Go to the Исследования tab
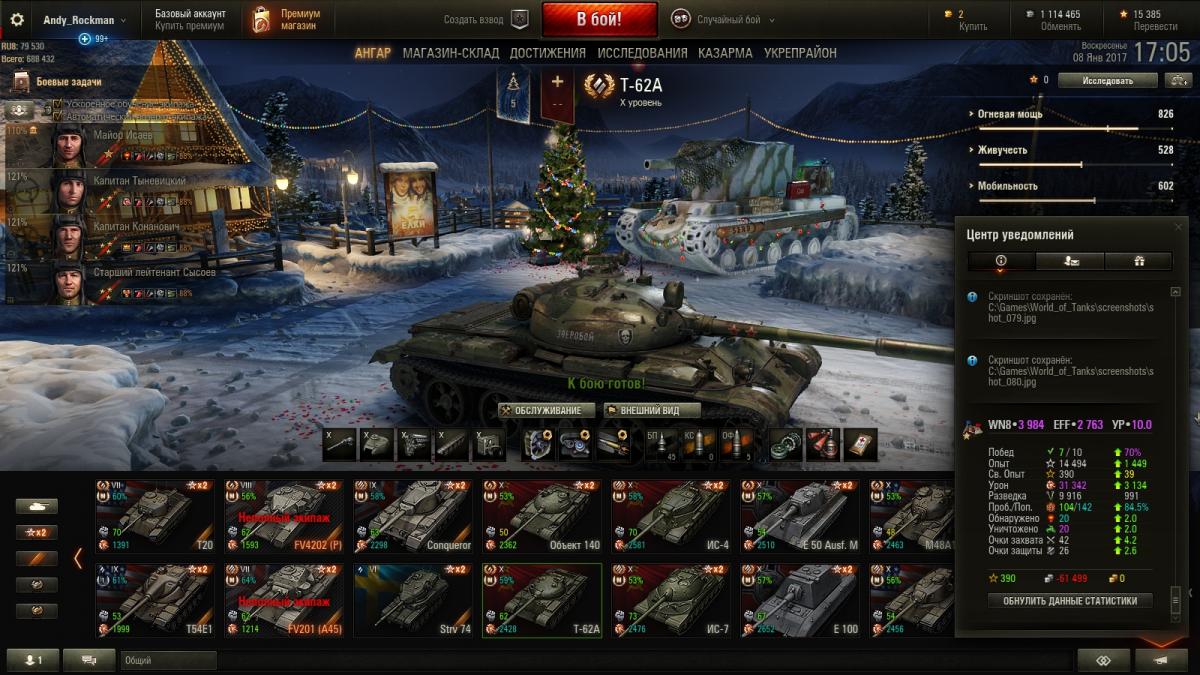1200x675 pixels. click(642, 53)
